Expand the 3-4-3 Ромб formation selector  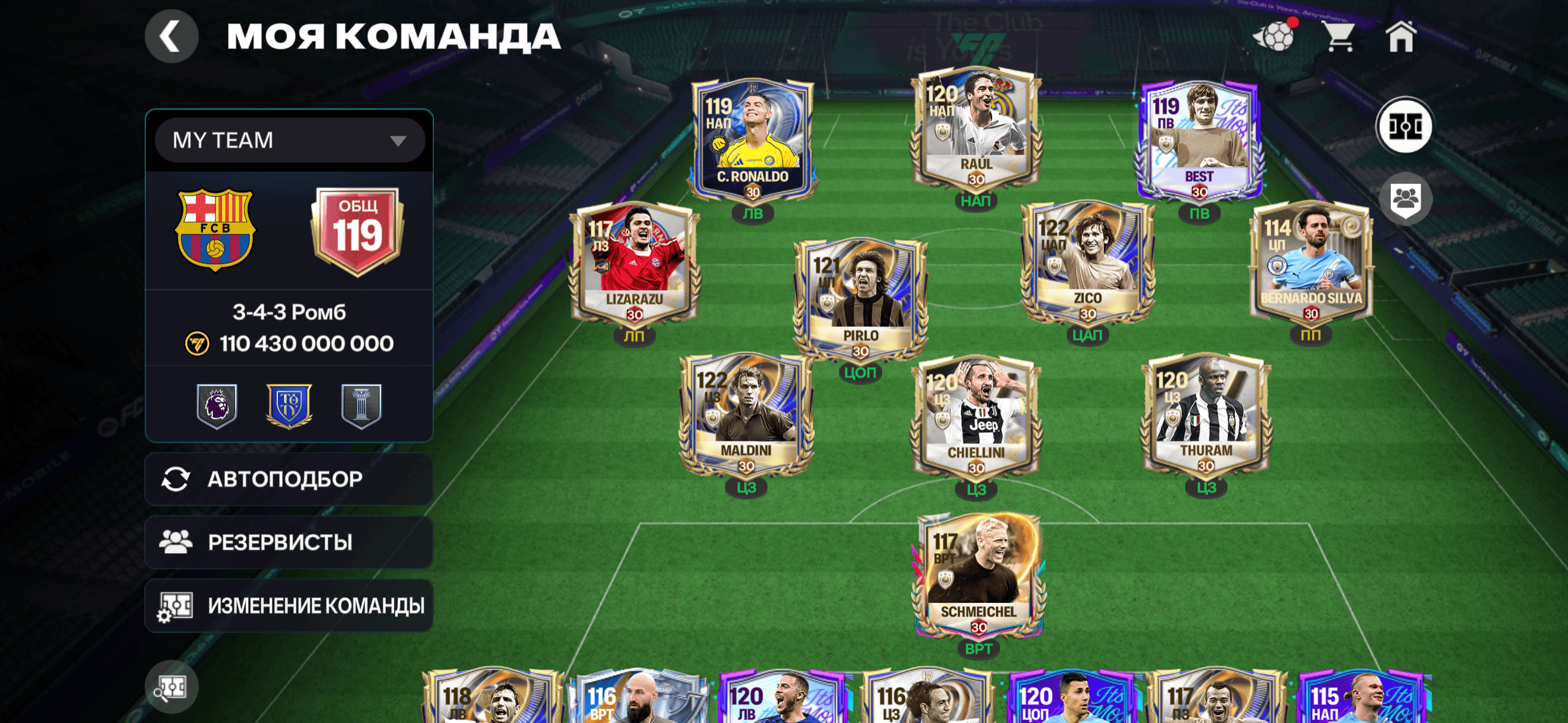(288, 312)
